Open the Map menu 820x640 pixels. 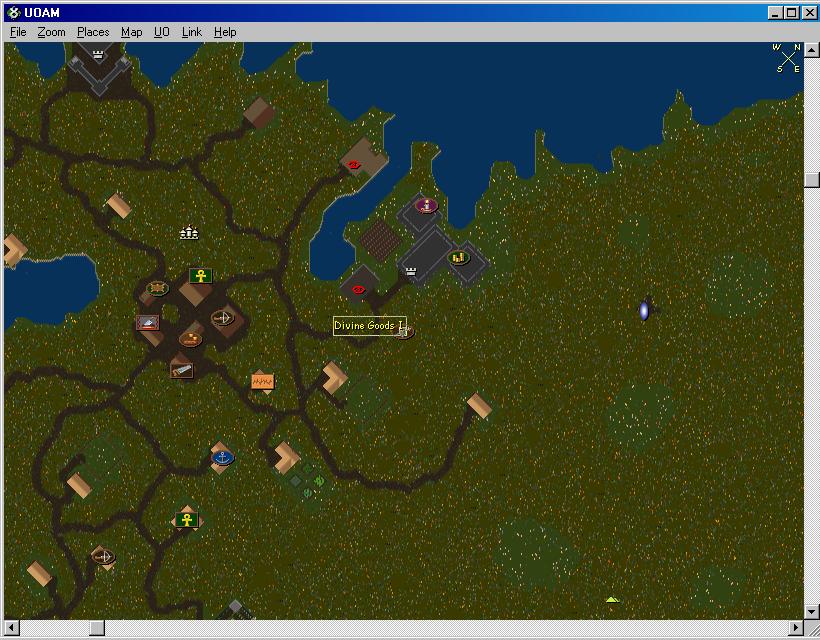click(x=132, y=32)
